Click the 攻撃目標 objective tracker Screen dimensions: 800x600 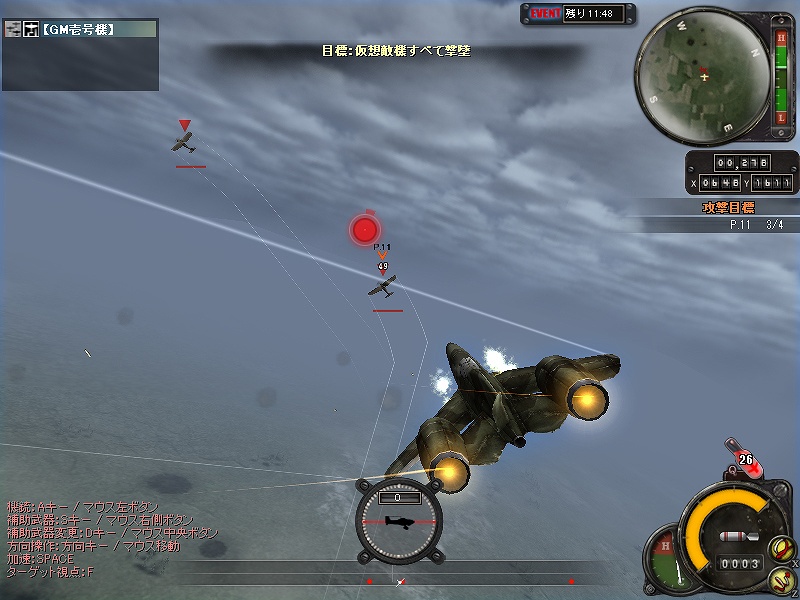pyautogui.click(x=728, y=208)
